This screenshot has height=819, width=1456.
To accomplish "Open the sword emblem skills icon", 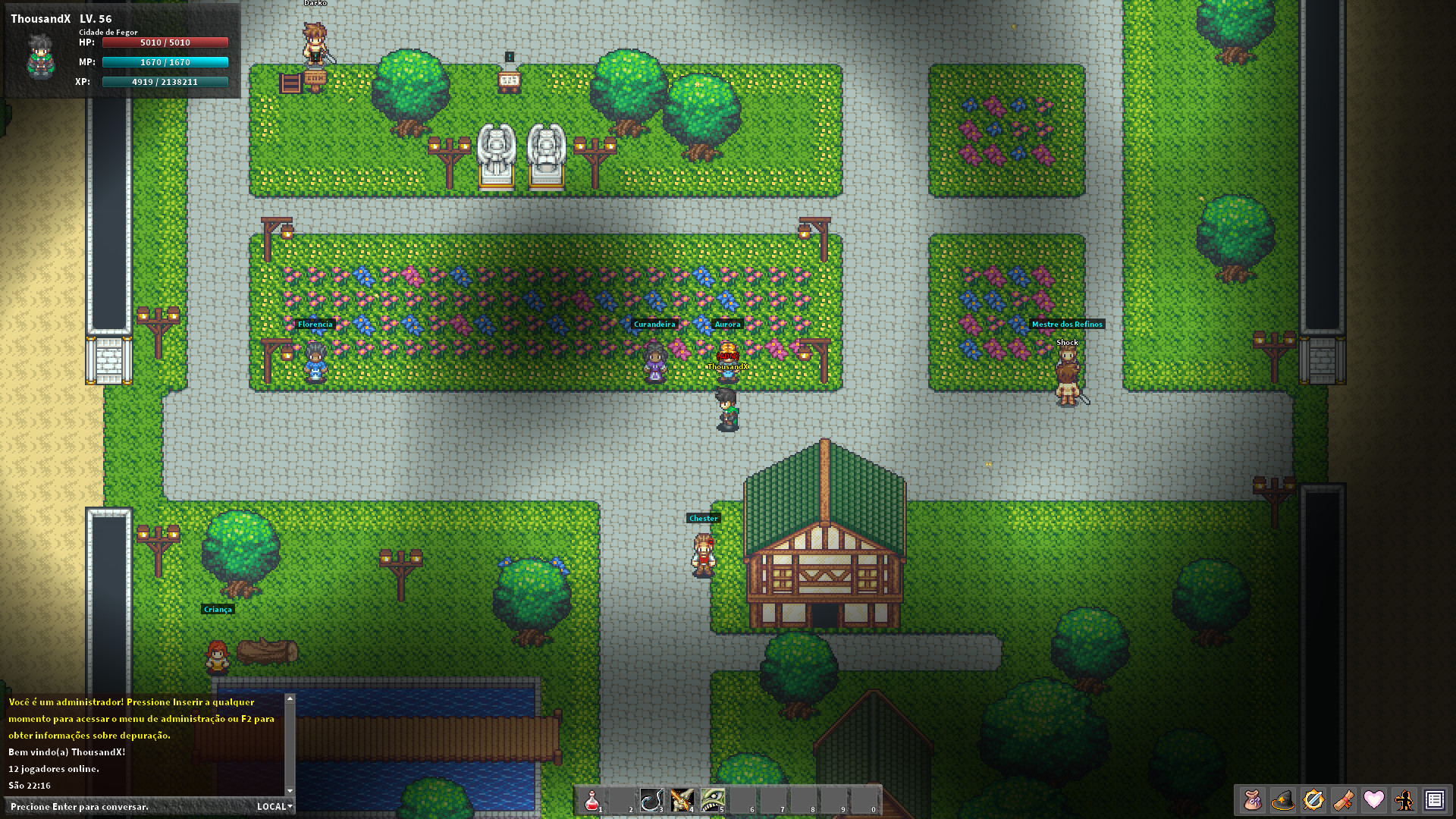I will tap(1313, 799).
